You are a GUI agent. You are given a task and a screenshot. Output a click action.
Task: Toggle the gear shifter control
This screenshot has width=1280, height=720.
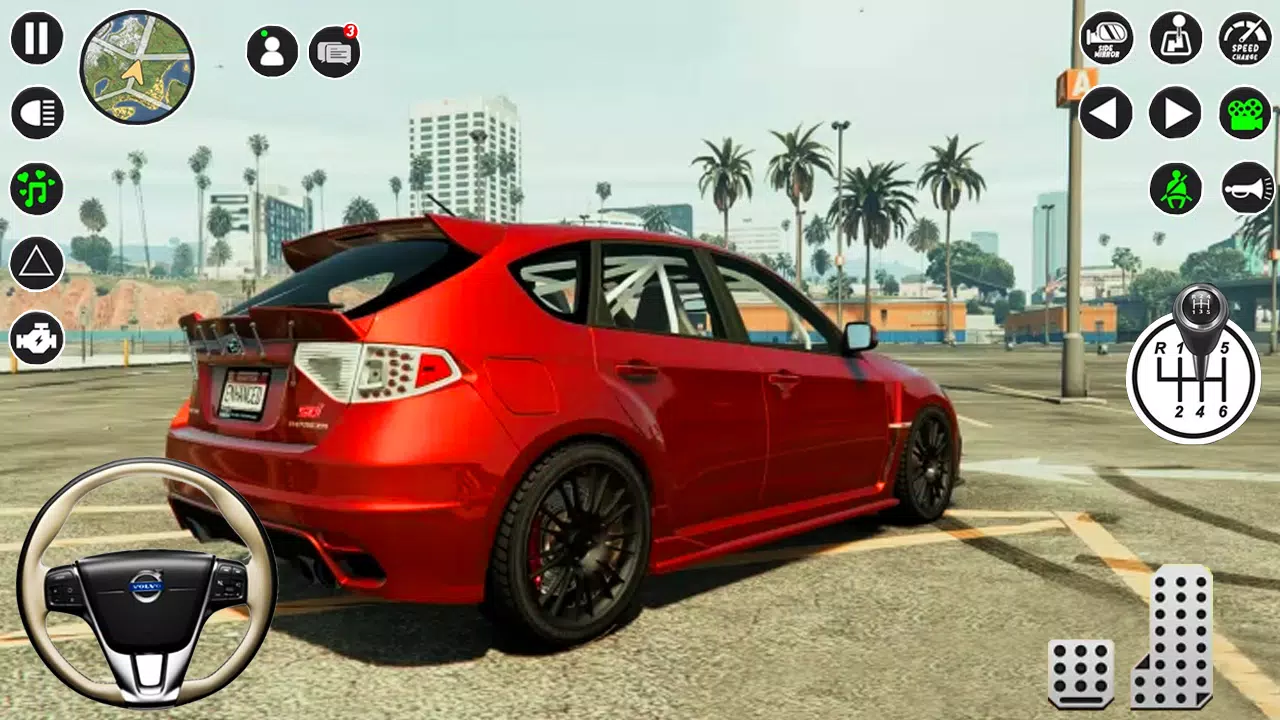1175,40
